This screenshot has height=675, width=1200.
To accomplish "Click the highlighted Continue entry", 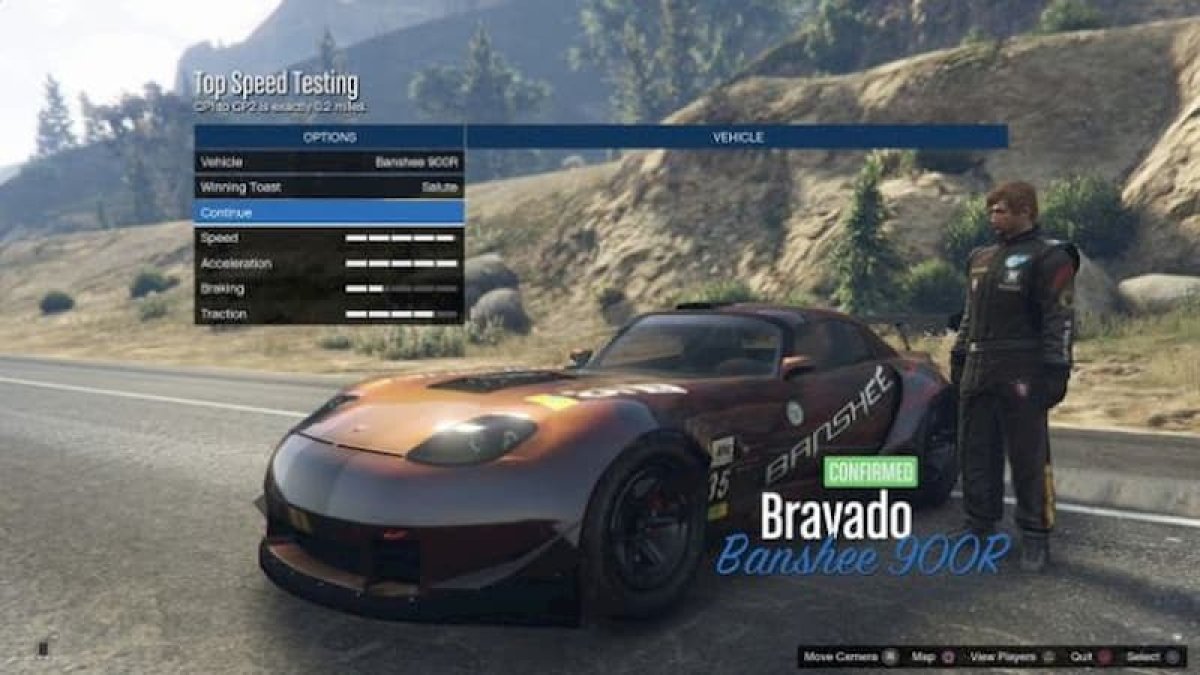I will (328, 212).
